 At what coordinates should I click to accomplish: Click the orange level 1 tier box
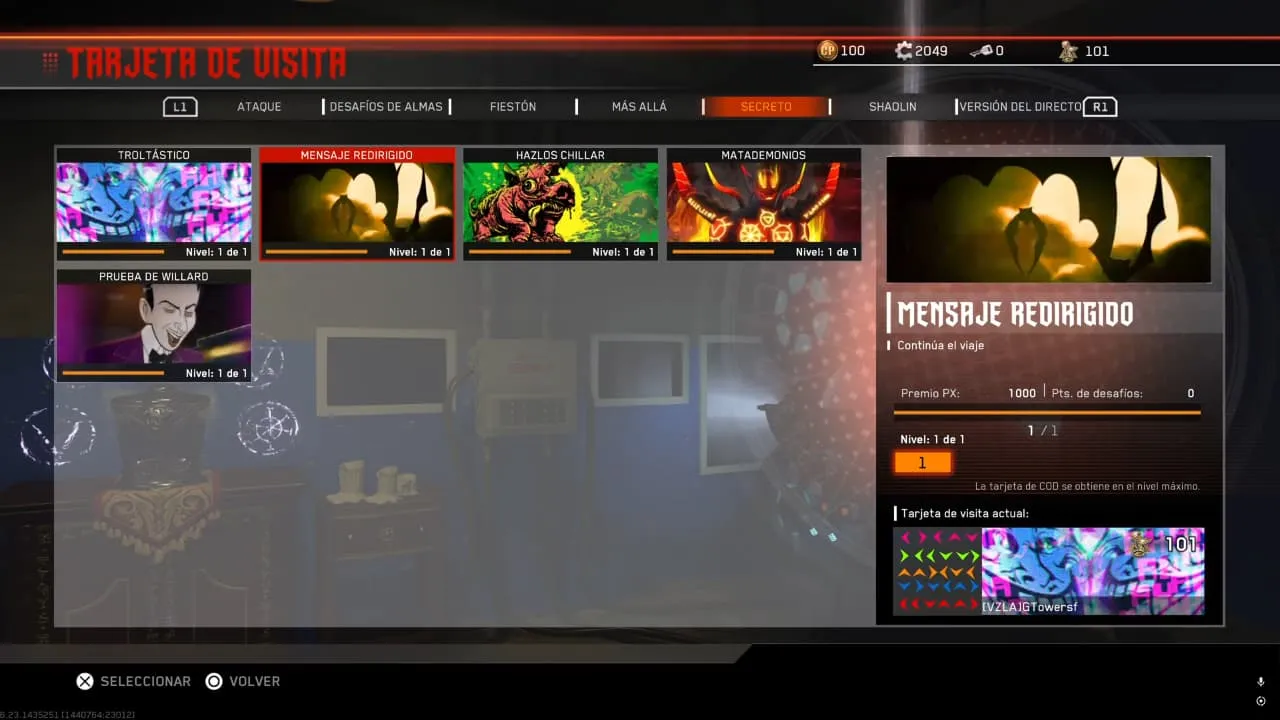tap(922, 463)
